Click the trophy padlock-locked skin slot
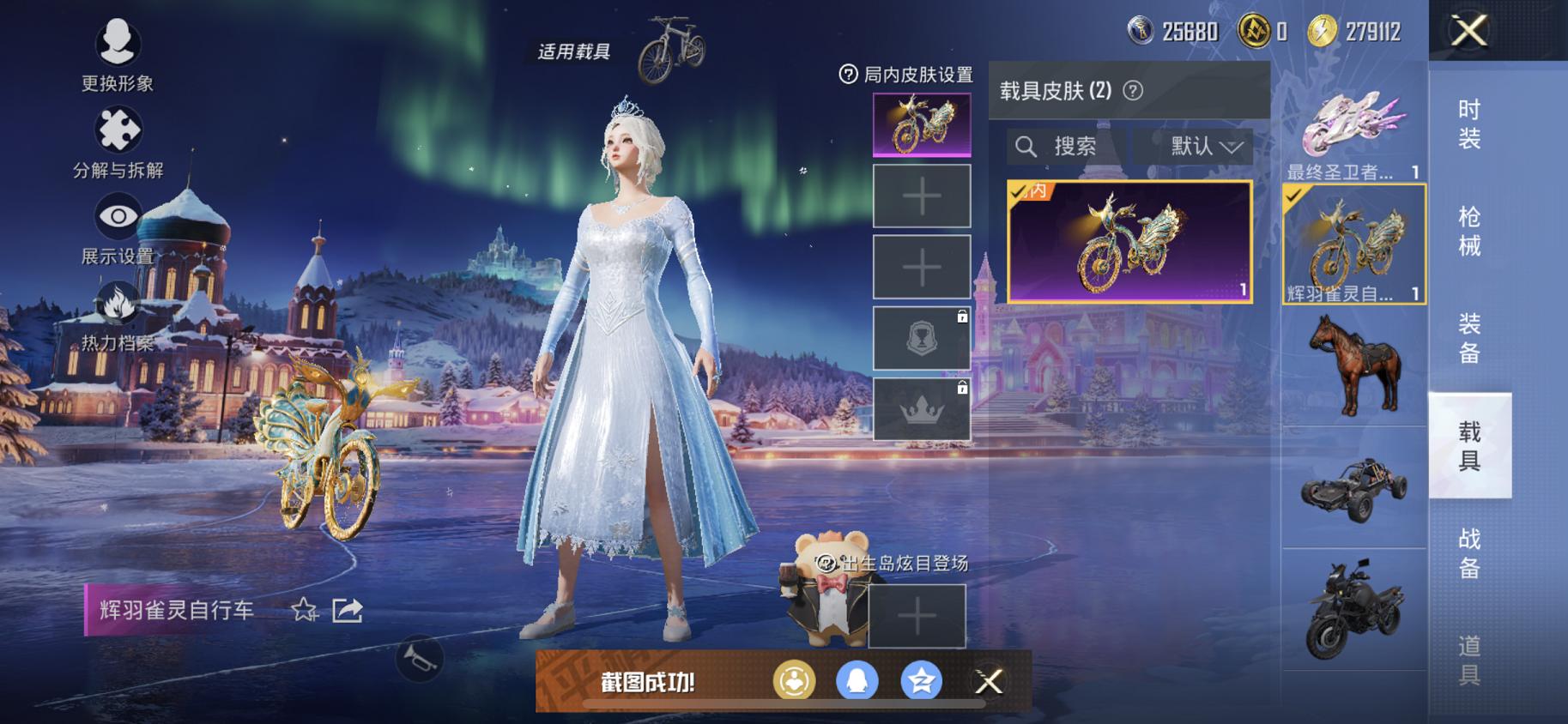This screenshot has height=724, width=1568. pos(921,337)
